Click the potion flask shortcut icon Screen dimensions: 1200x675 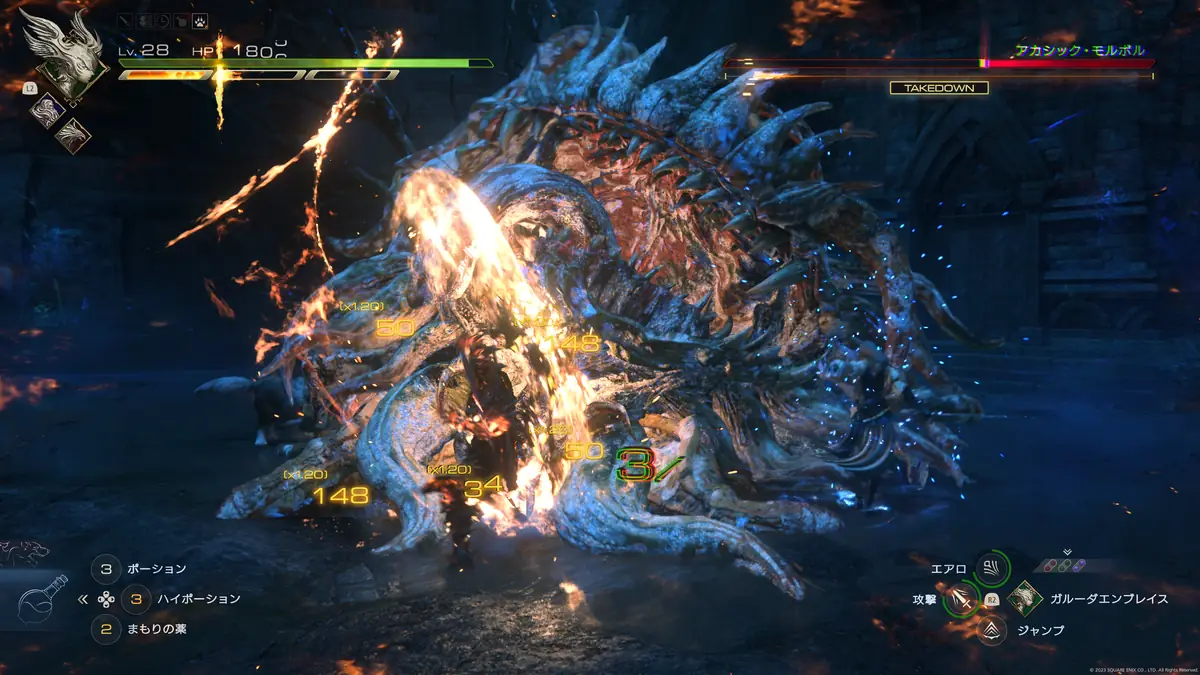tap(42, 599)
